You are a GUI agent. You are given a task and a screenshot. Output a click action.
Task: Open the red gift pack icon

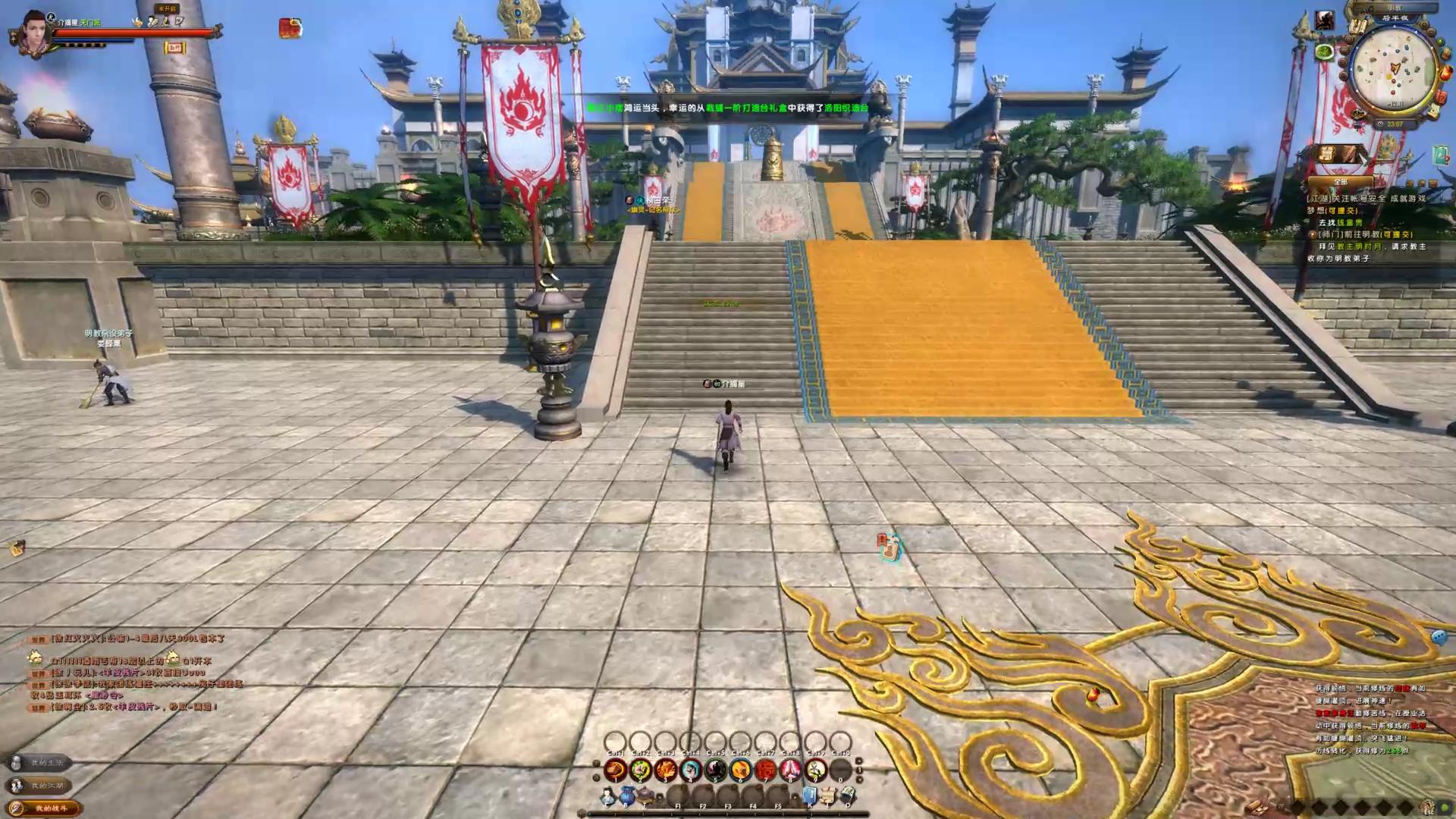(290, 29)
